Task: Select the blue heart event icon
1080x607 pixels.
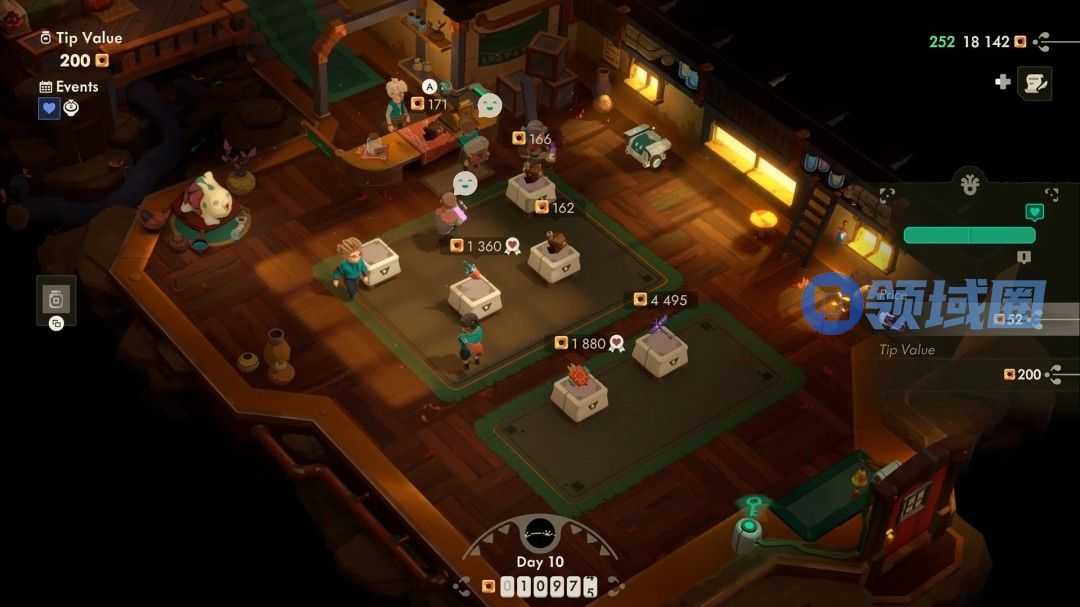Action: (49, 108)
